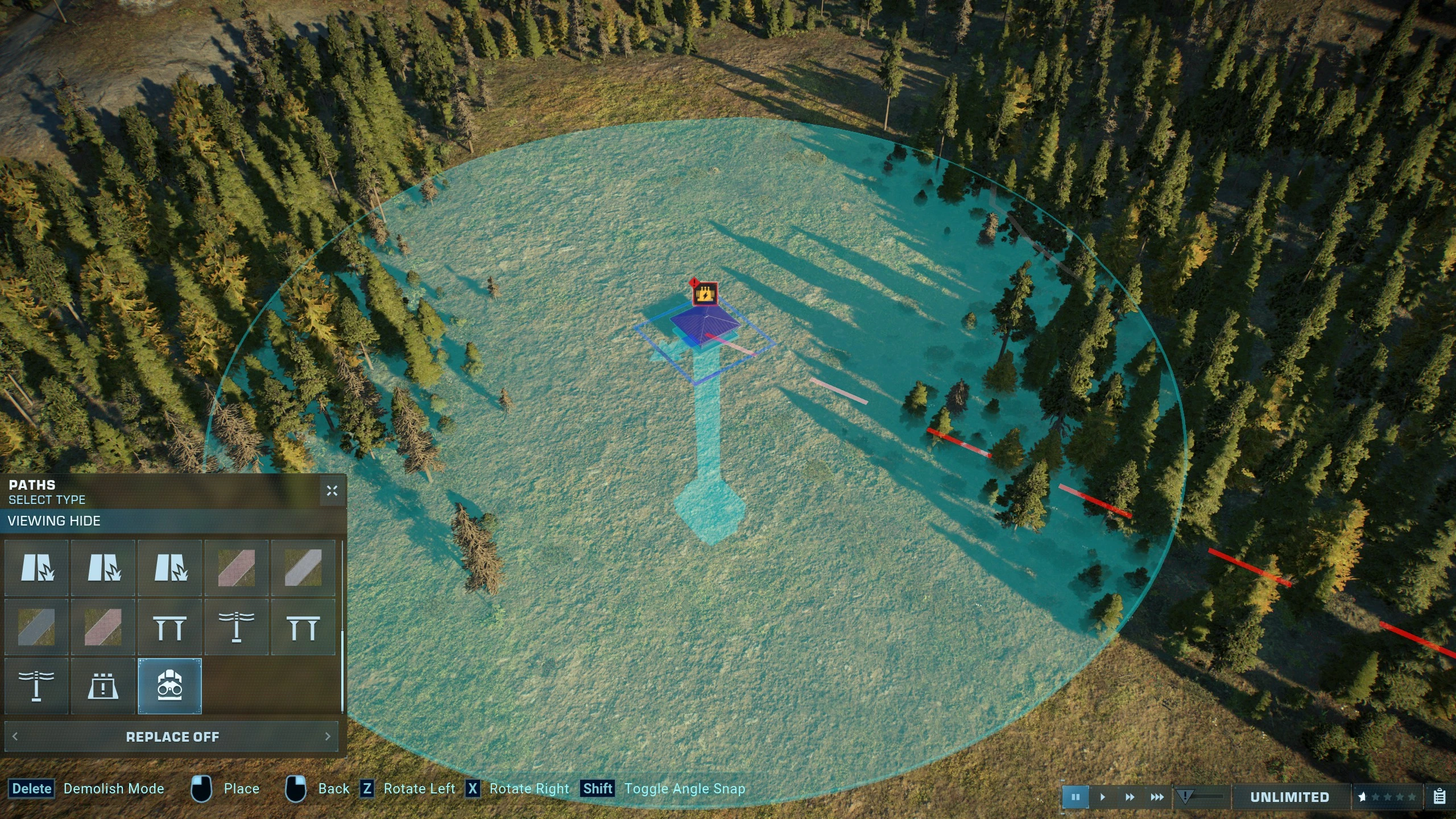This screenshot has height=819, width=1456.
Task: Close the Paths panel
Action: (x=332, y=491)
